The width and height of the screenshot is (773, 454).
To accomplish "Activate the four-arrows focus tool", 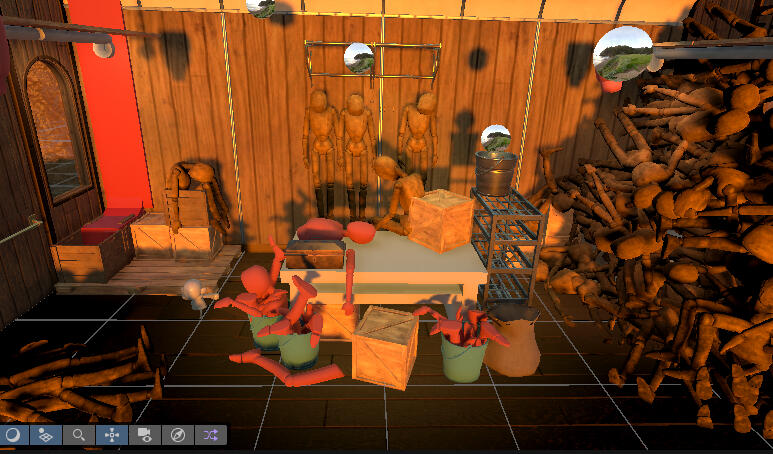I will coord(111,435).
